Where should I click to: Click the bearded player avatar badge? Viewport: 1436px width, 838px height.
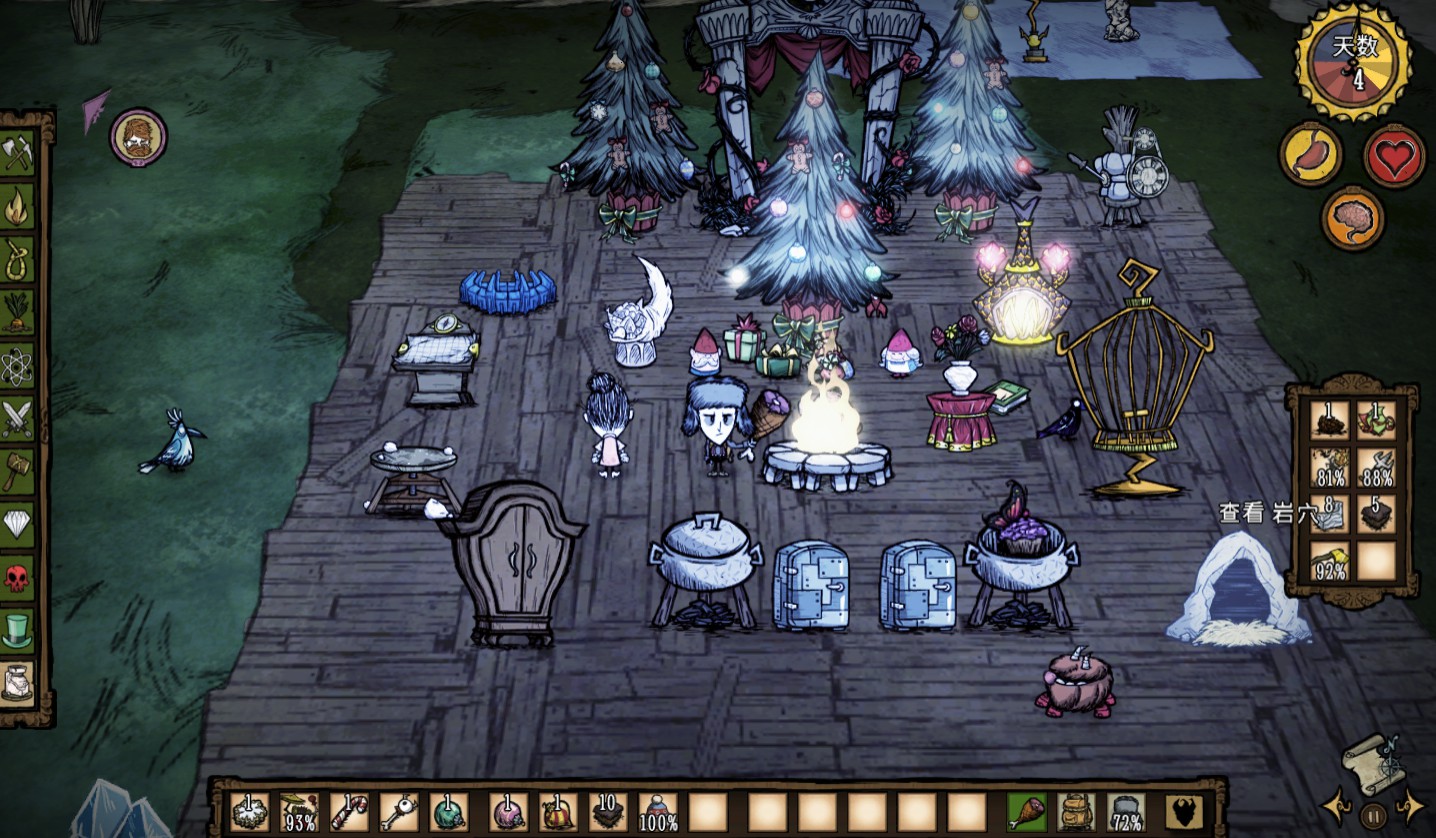(138, 137)
